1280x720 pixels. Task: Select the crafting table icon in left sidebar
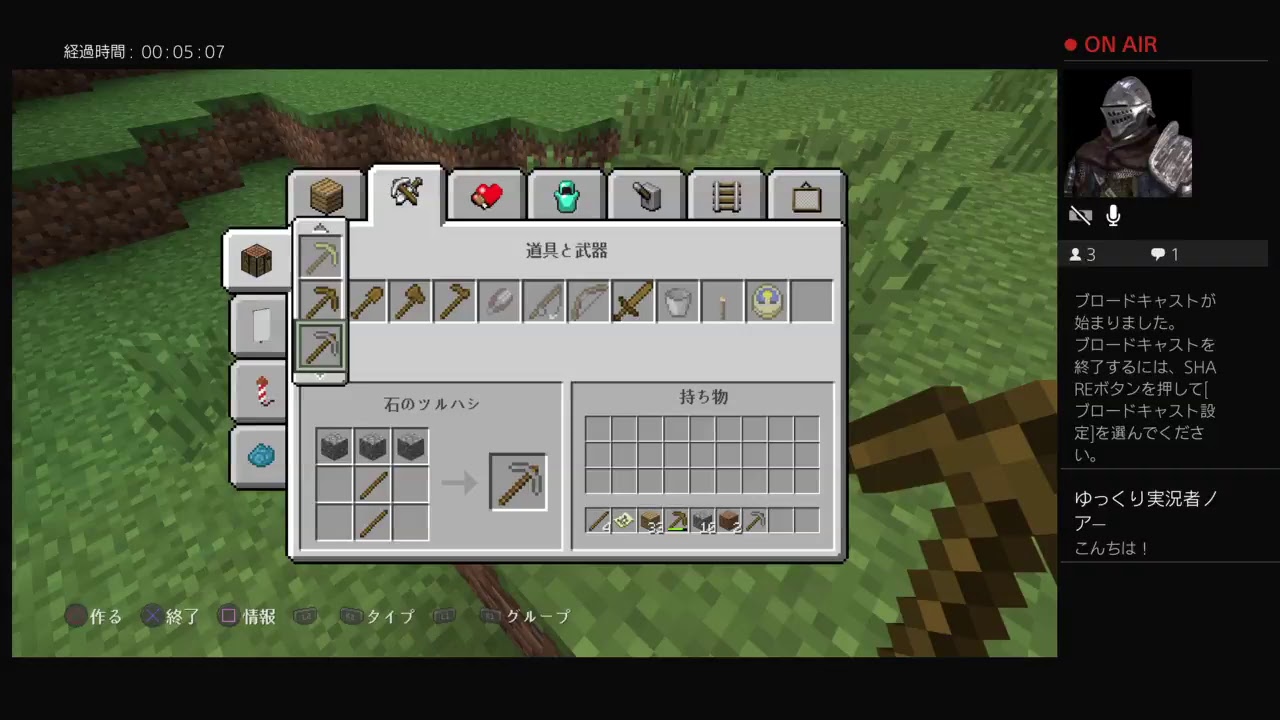click(257, 260)
